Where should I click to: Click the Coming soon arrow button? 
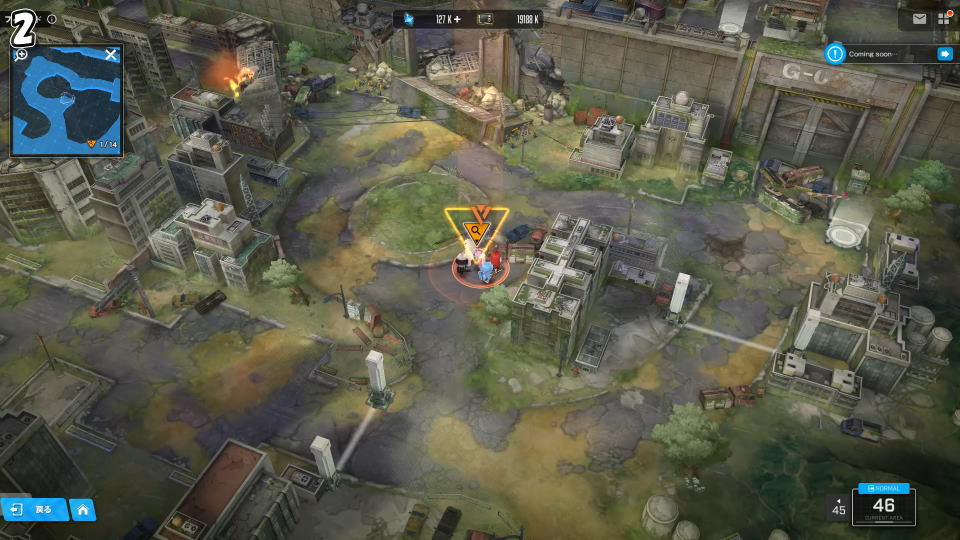coord(944,54)
